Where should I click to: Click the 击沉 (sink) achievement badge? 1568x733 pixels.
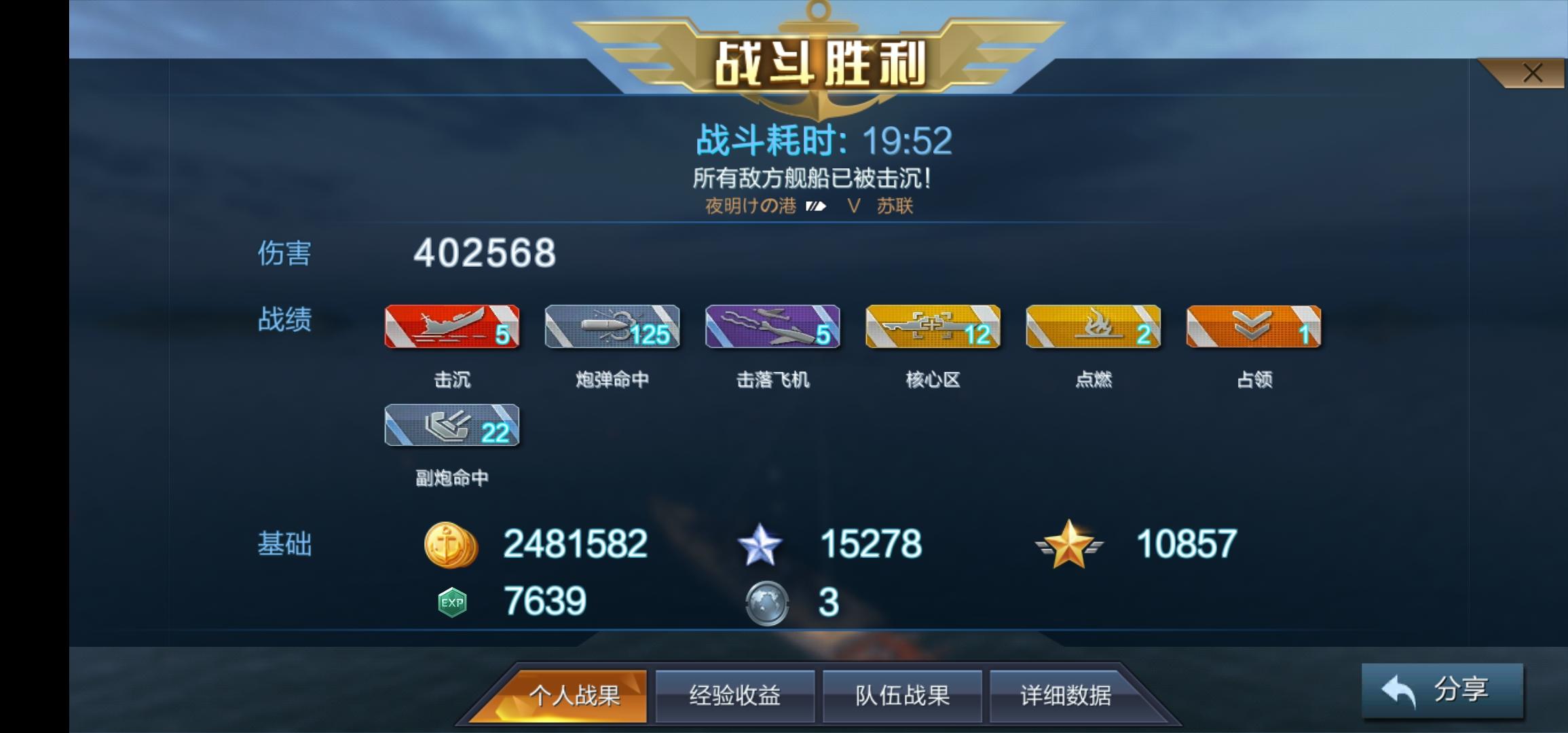pyautogui.click(x=451, y=328)
